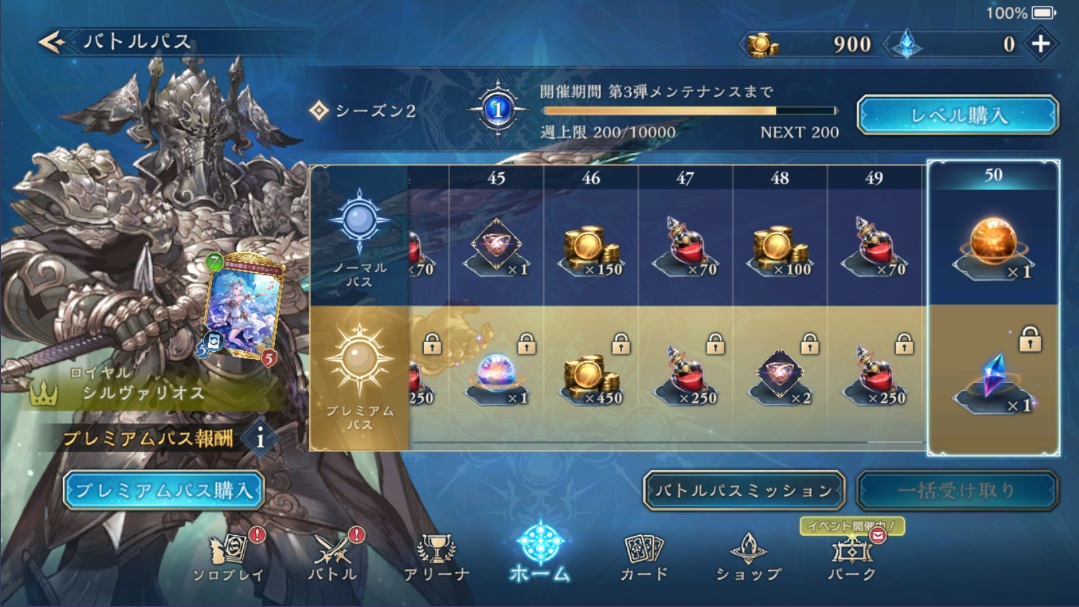Viewport: 1079px width, 607px height.
Task: Enter the パーク tab
Action: (x=852, y=557)
